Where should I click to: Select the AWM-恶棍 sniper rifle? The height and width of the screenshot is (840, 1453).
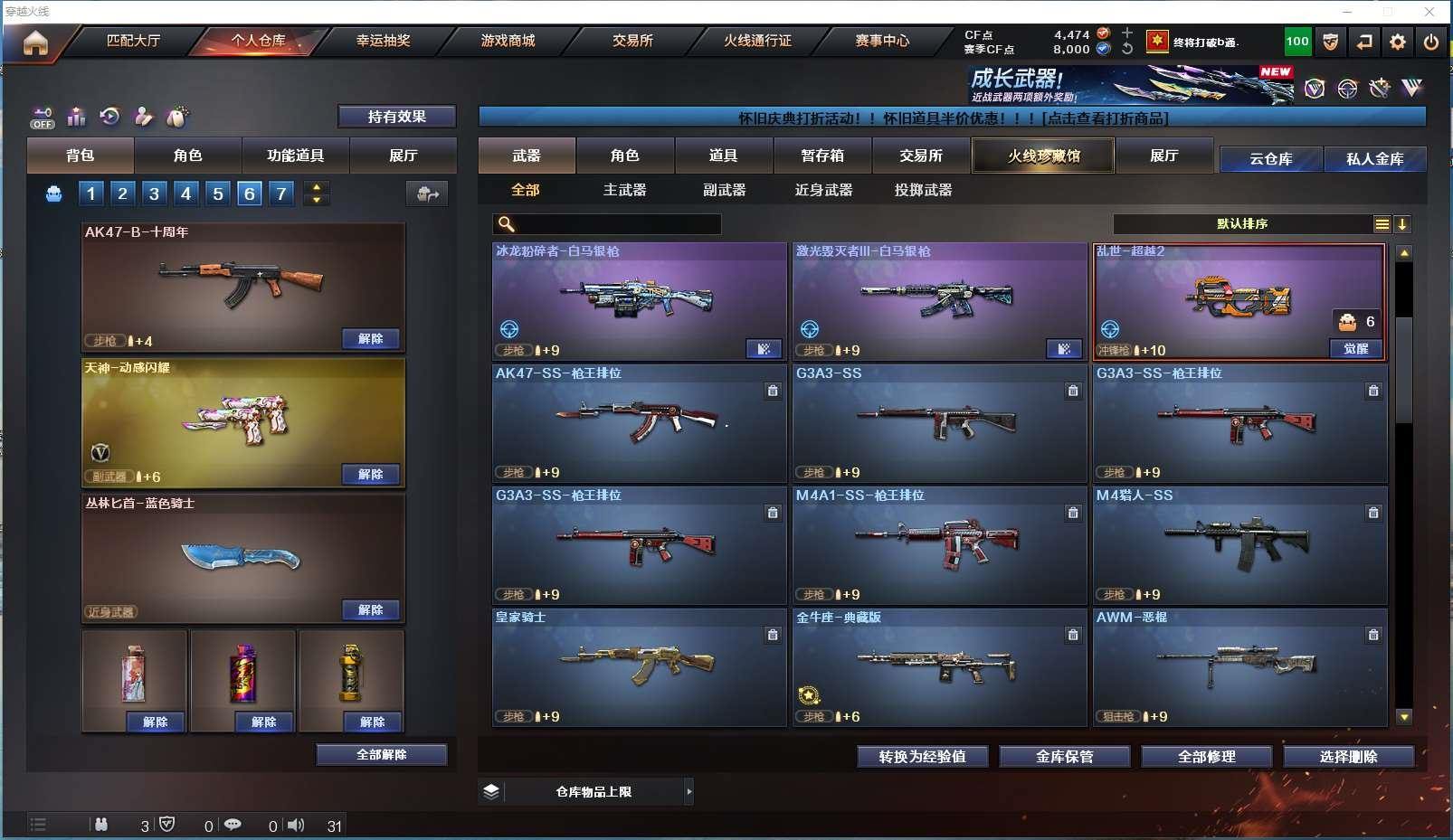pos(1239,667)
